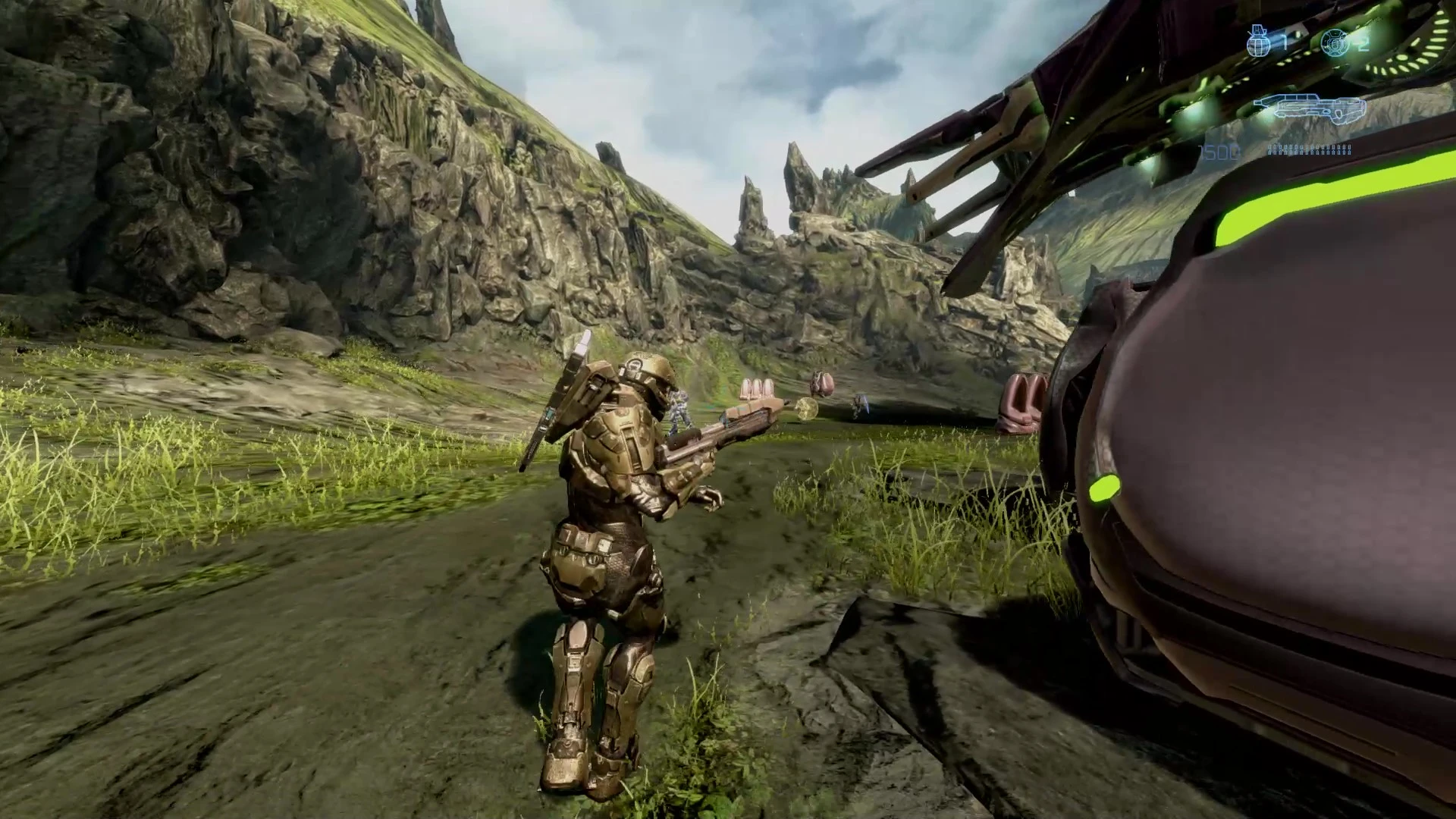Select the frag grenade icon
Screen dimensions: 1456x819
1259,43
